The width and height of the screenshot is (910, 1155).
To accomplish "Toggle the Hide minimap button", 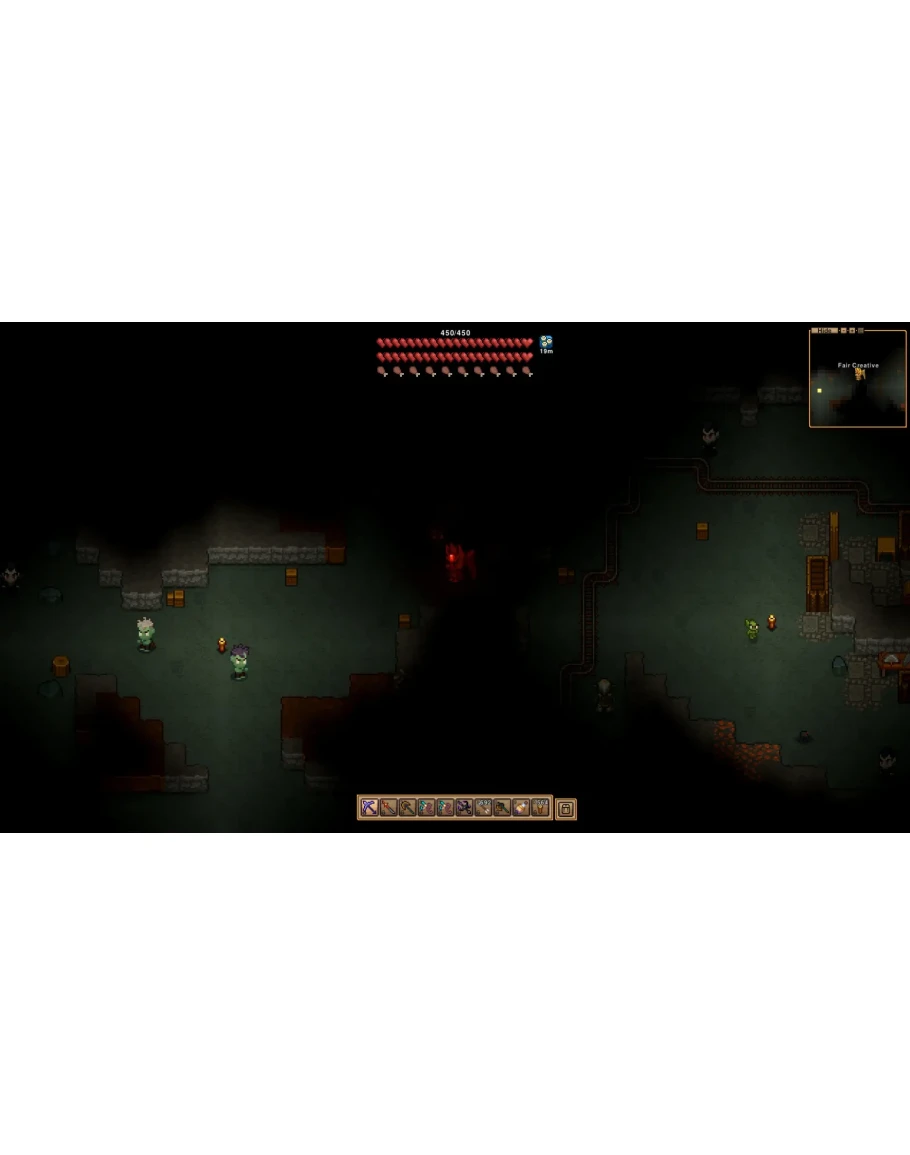I will tap(824, 331).
